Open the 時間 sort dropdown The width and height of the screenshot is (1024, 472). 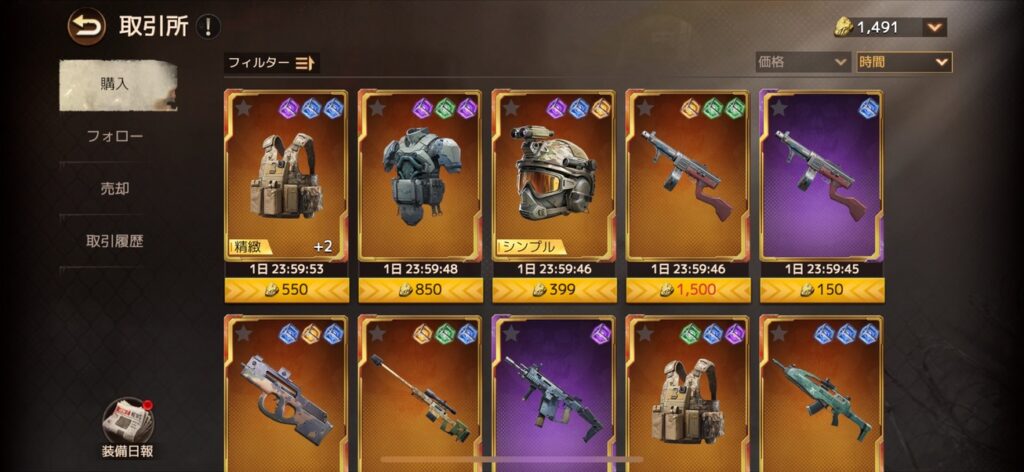click(x=903, y=62)
